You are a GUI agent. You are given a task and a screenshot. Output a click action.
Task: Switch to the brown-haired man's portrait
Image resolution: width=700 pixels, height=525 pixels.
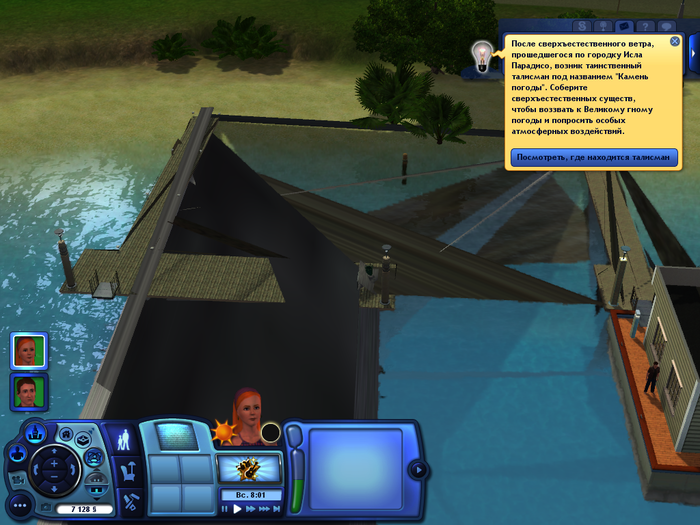(x=27, y=390)
